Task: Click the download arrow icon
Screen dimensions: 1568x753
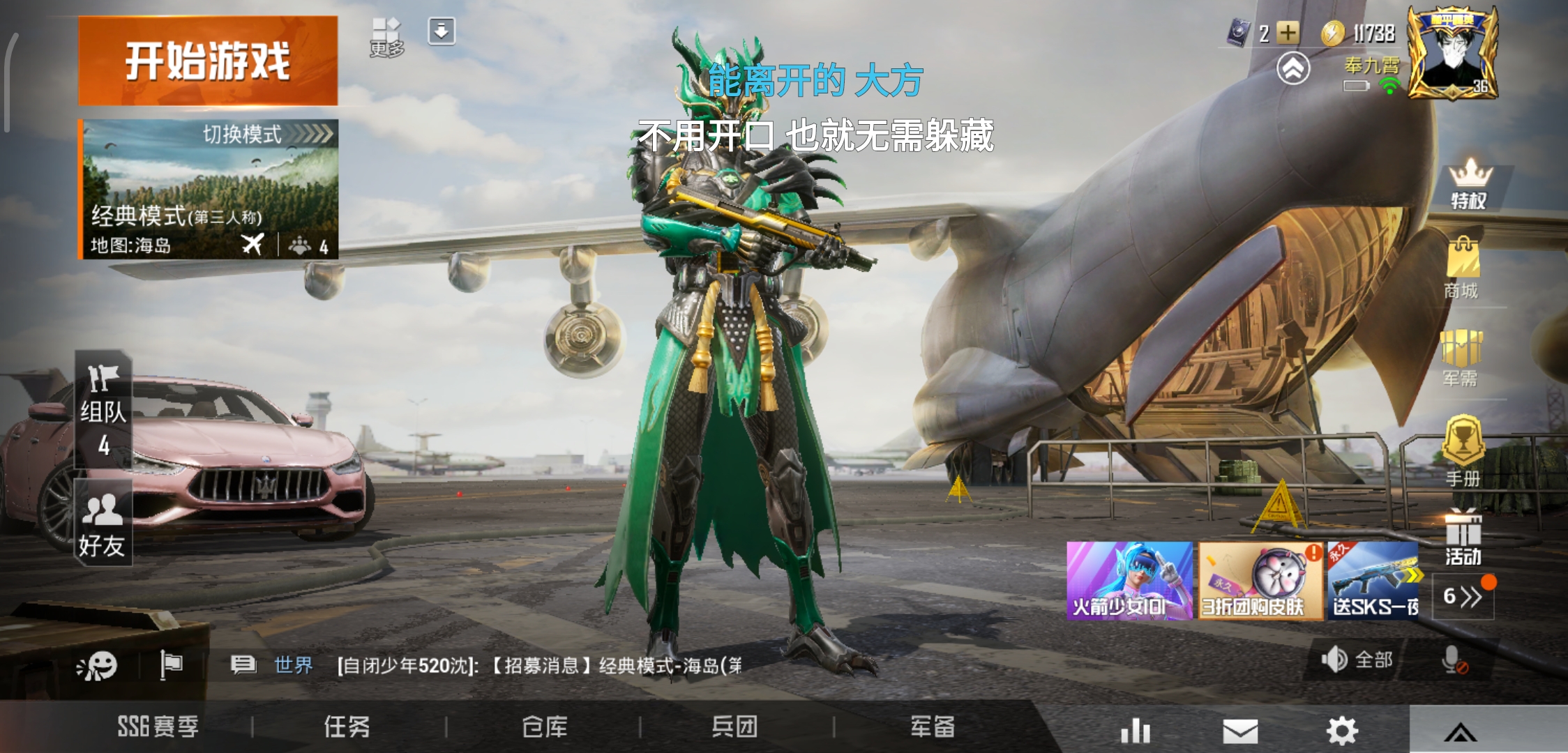Action: point(442,31)
